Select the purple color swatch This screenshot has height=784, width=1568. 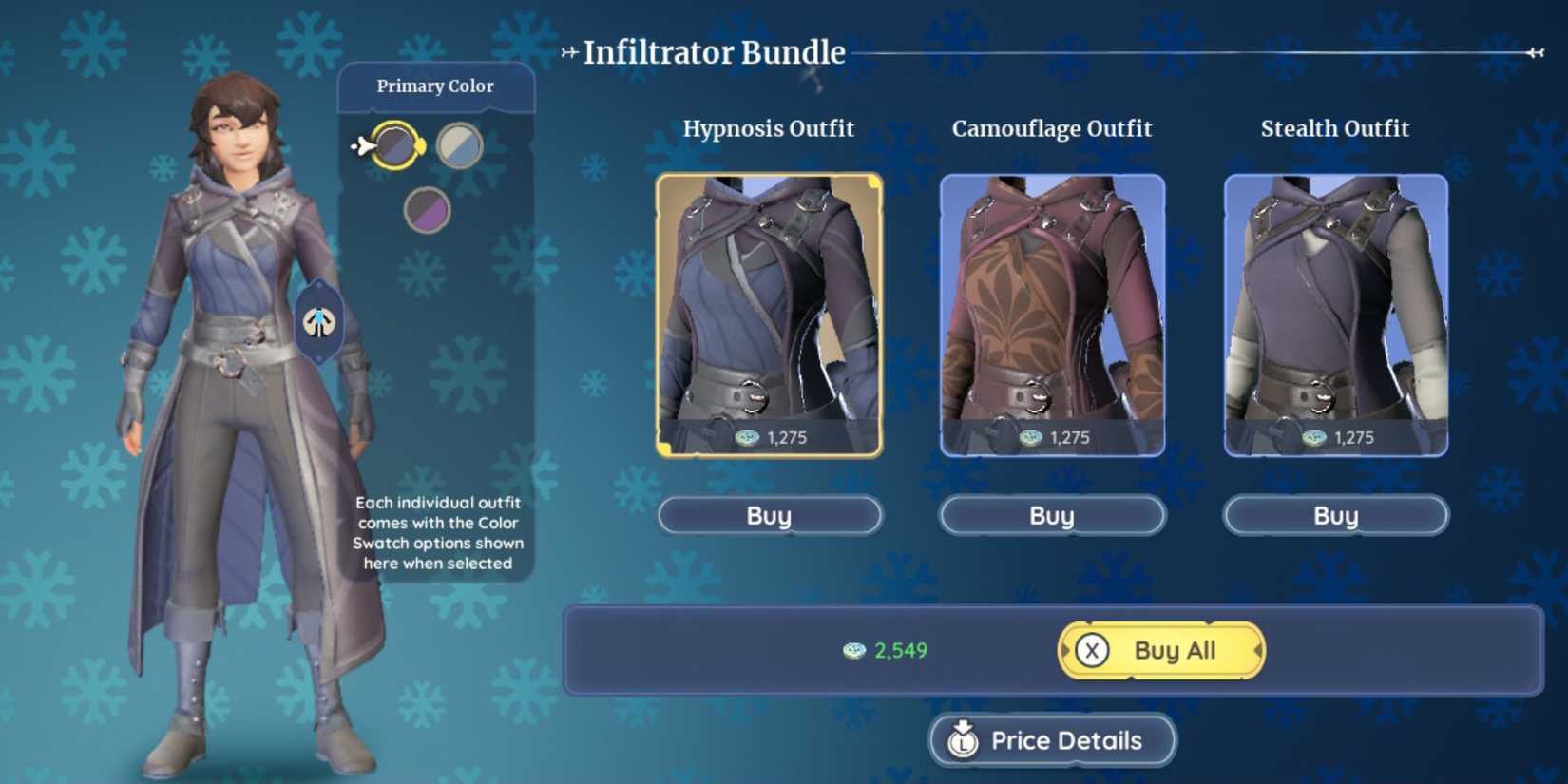[430, 208]
